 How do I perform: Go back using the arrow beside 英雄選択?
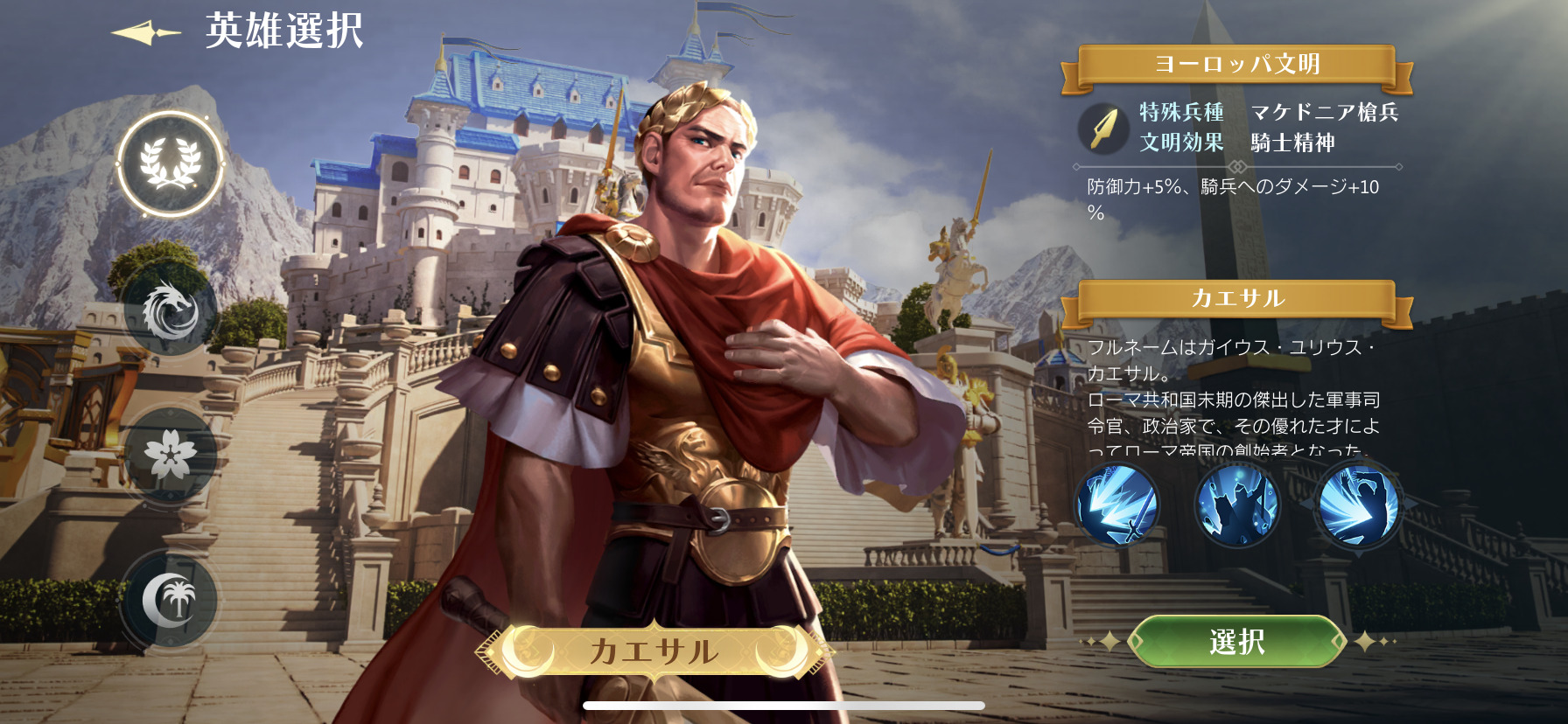coord(146,33)
